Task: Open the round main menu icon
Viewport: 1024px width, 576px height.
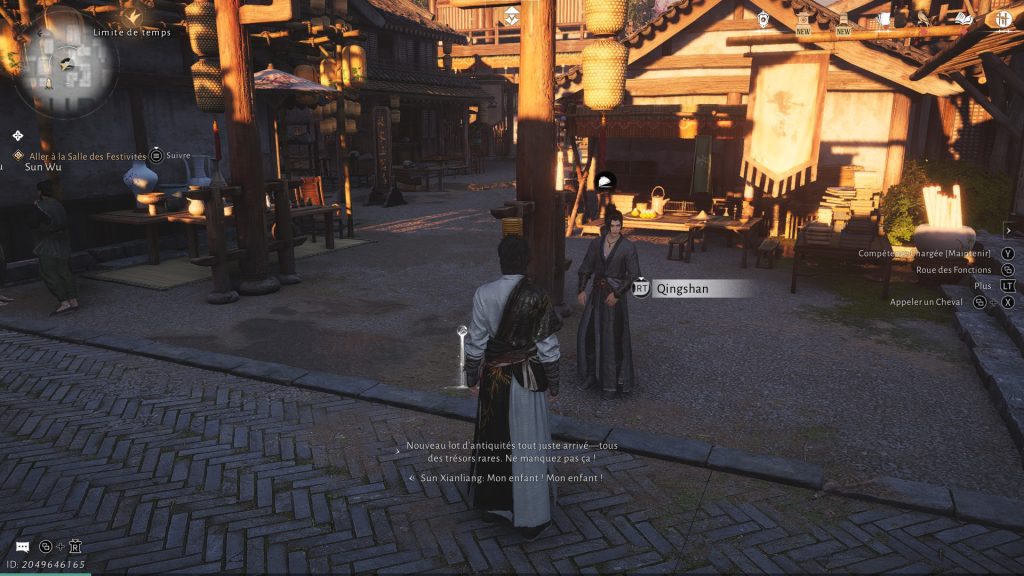Action: [1000, 19]
